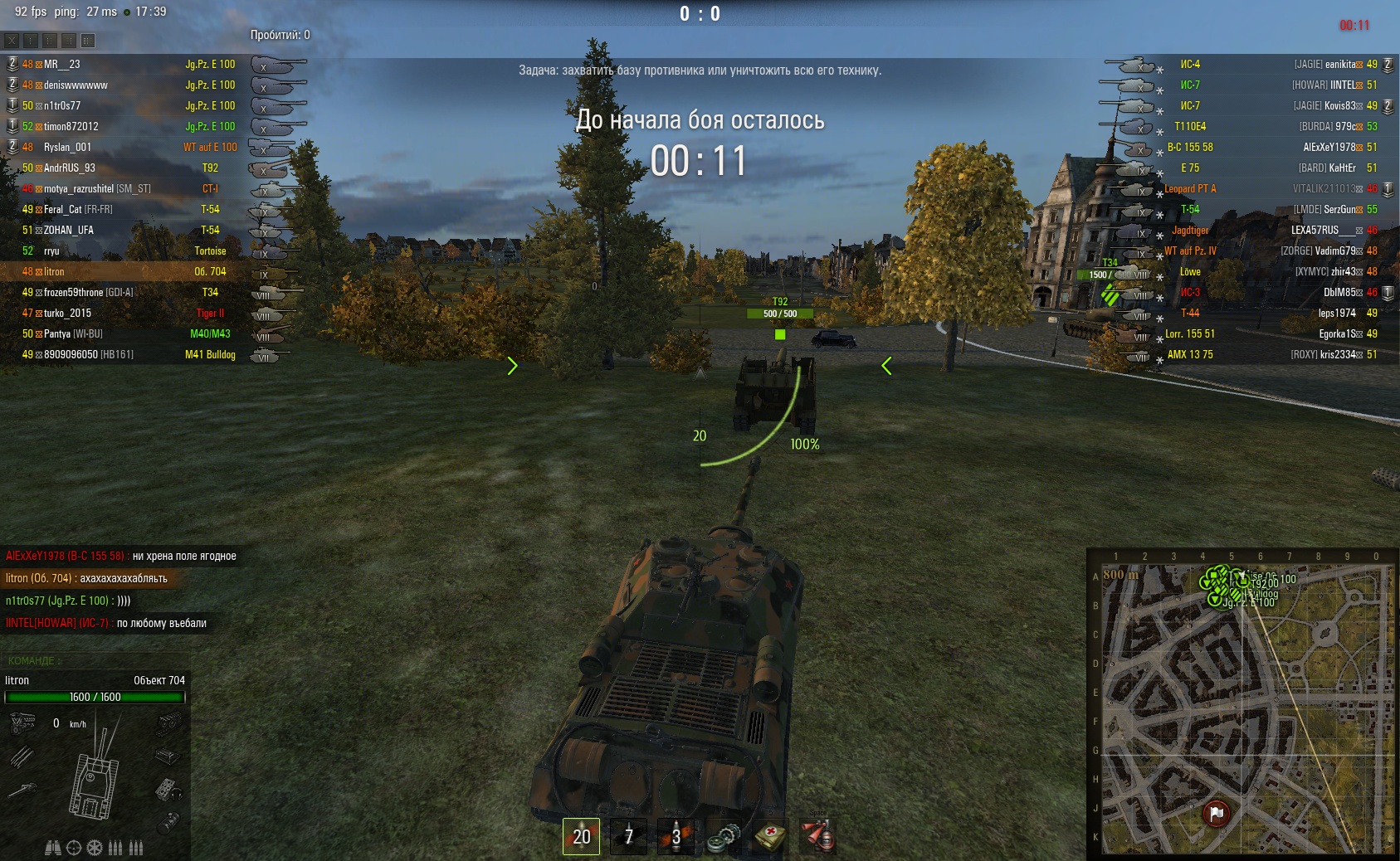The height and width of the screenshot is (861, 1400).
Task: Switch the player panel to the highlighted full view
Action: click(88, 40)
